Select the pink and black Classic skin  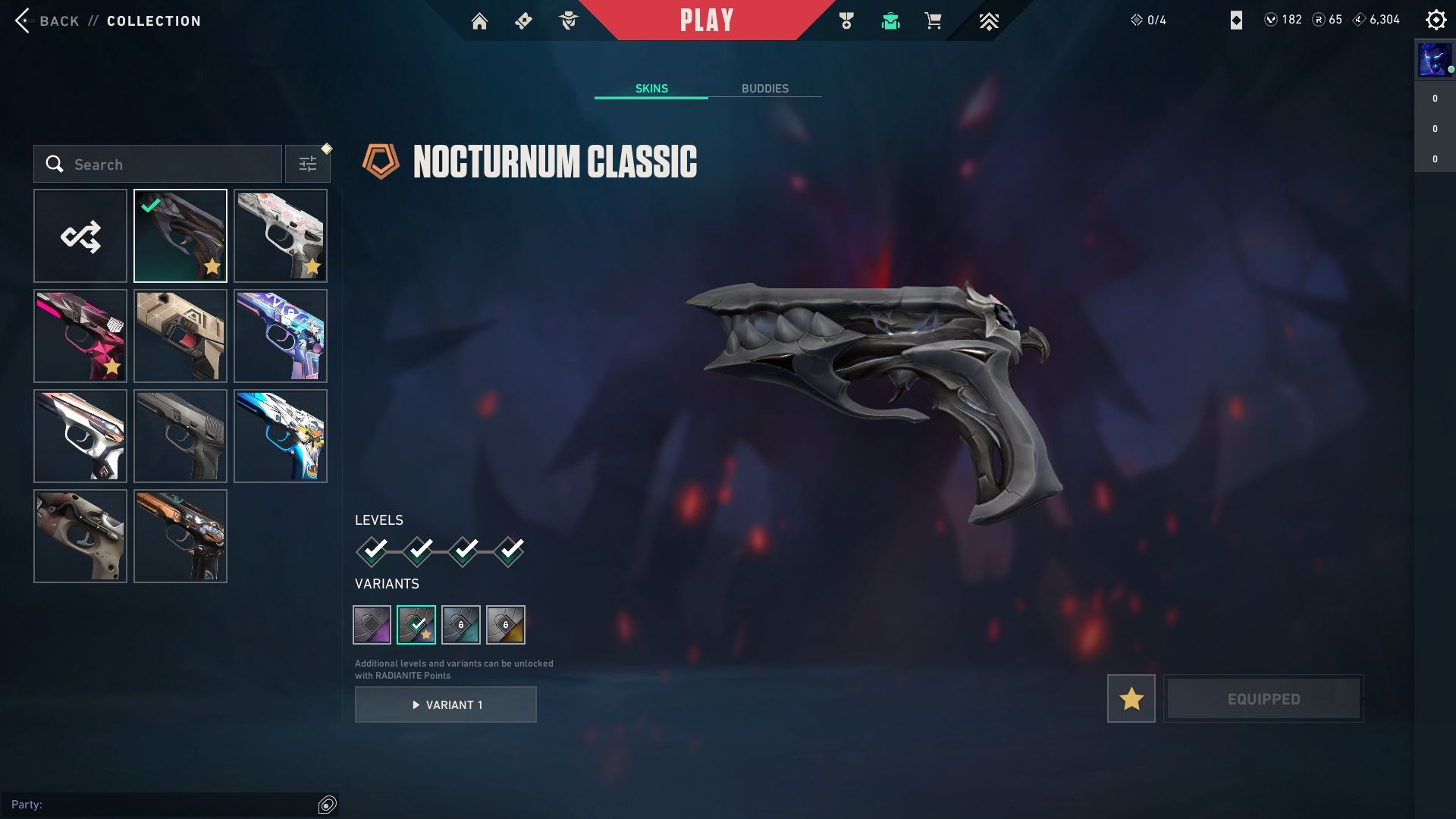tap(80, 336)
